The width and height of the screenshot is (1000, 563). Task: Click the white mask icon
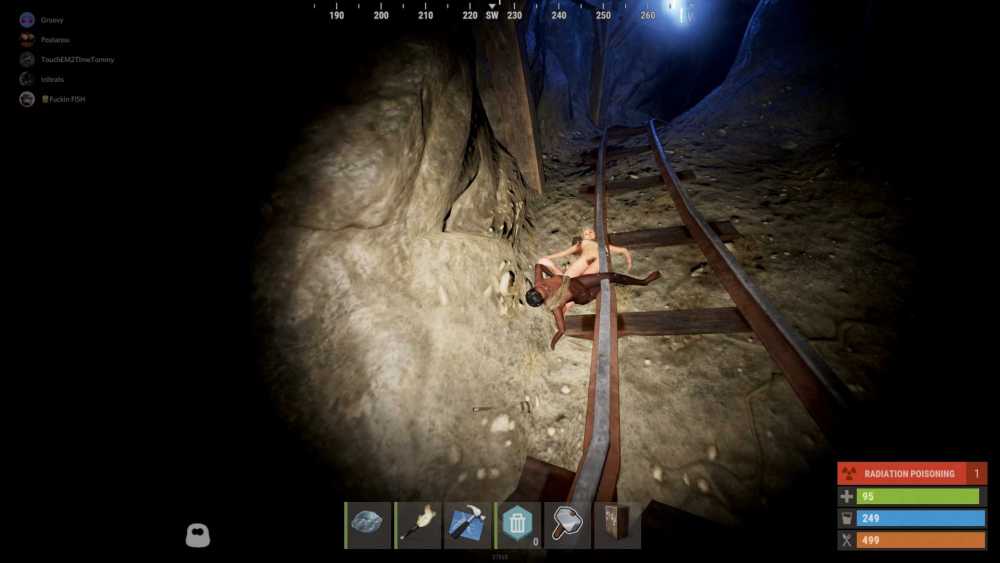pos(198,535)
